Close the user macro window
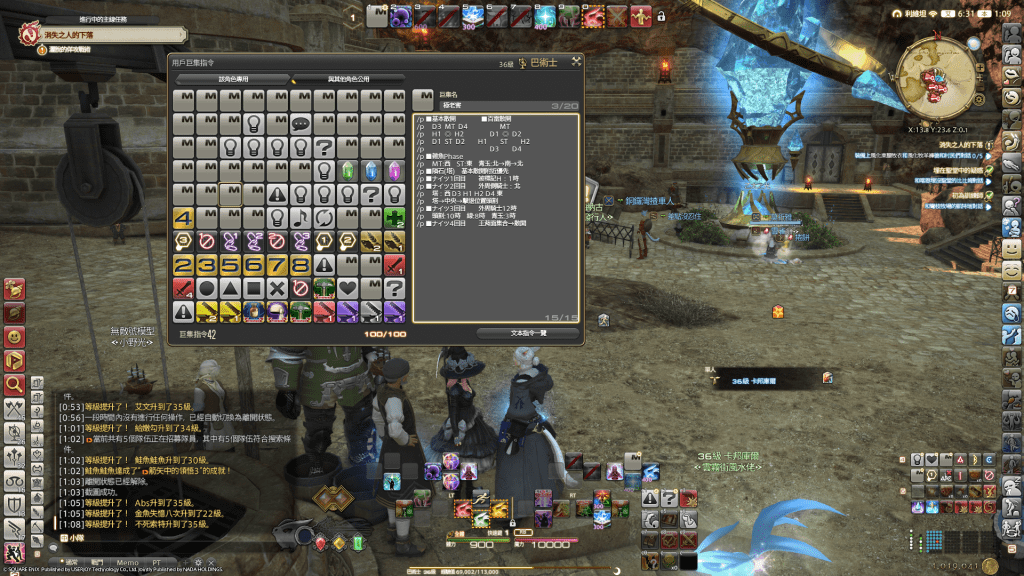The height and width of the screenshot is (576, 1024). pos(576,62)
